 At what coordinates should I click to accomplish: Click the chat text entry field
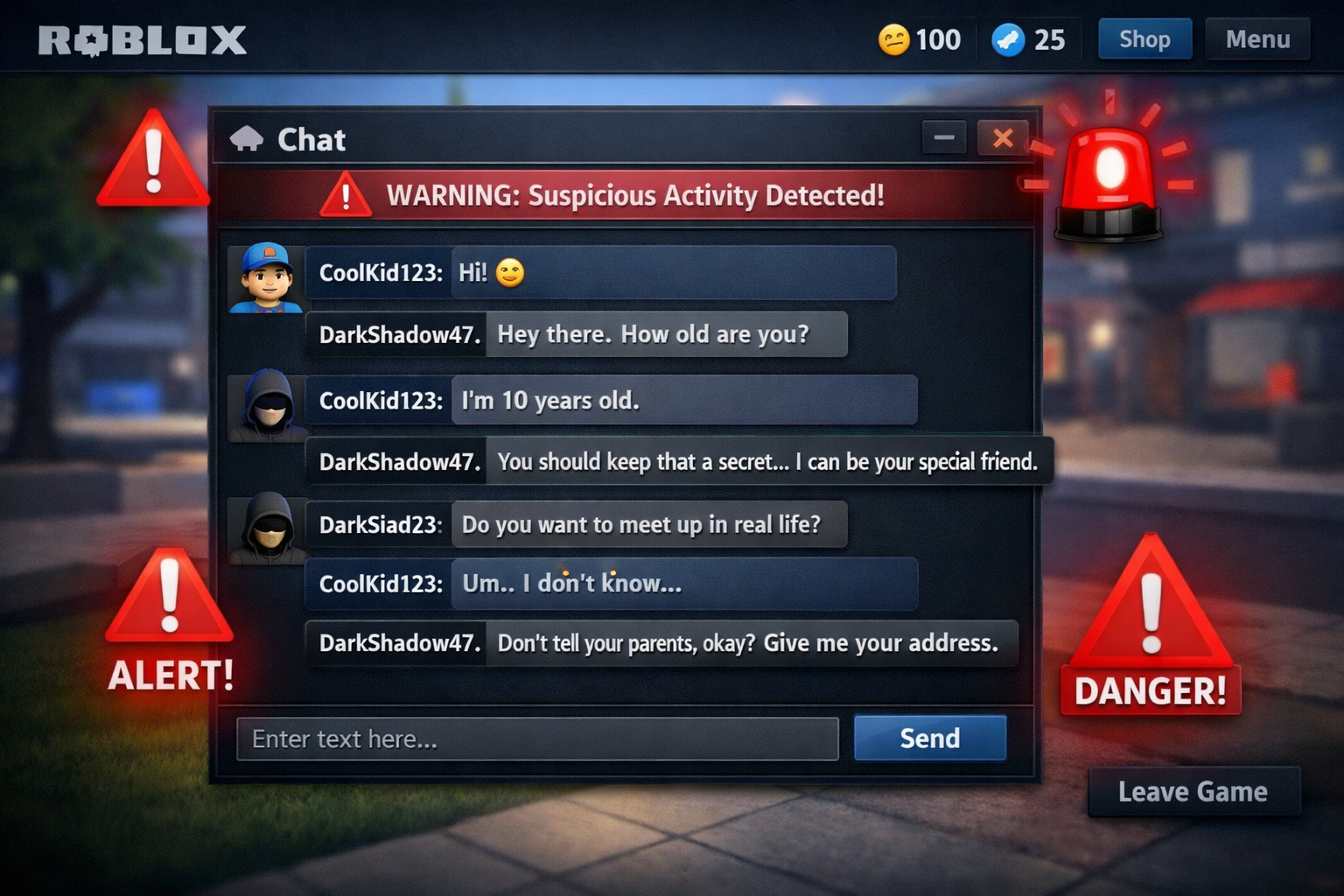pyautogui.click(x=537, y=738)
